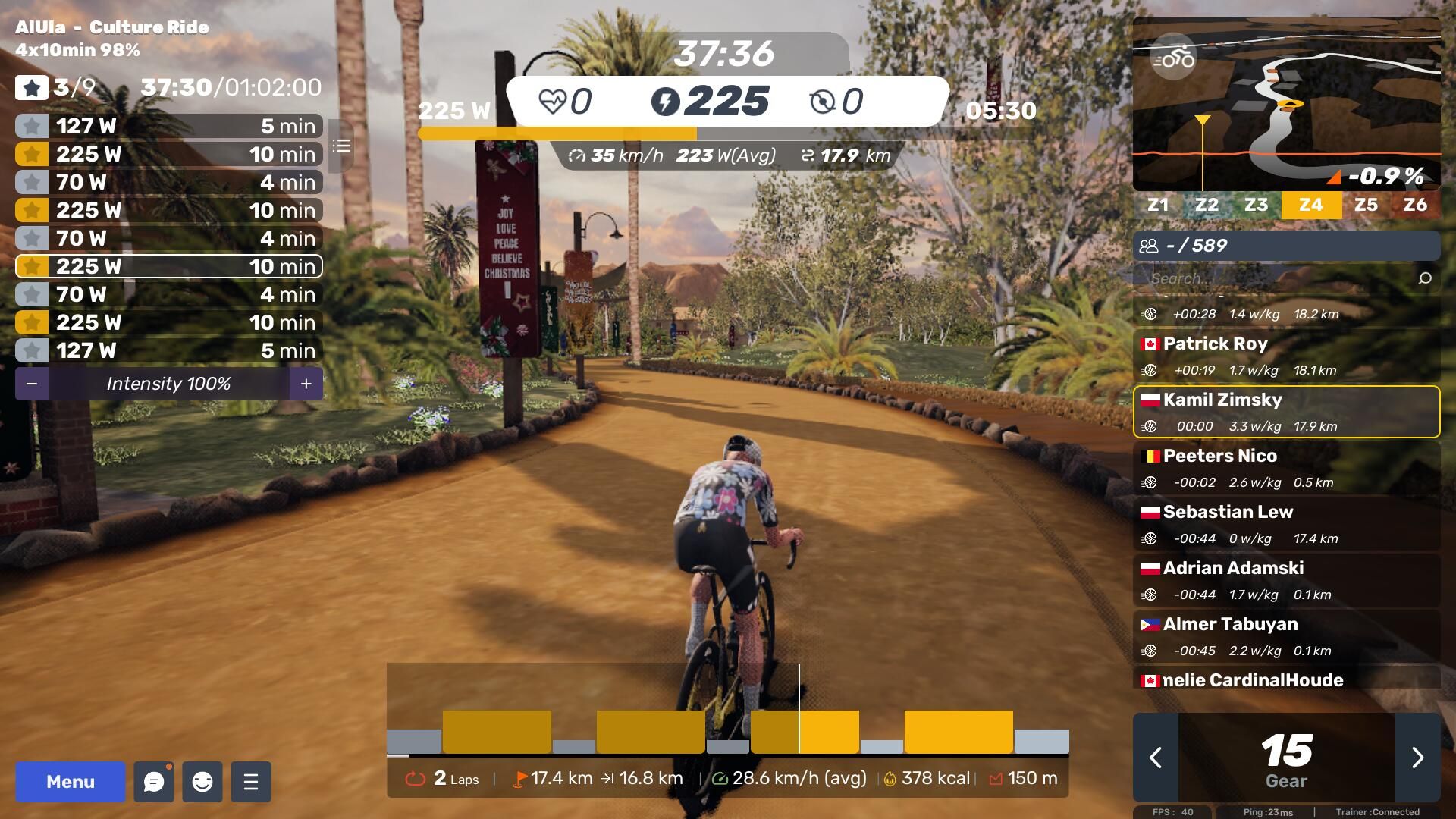Click the hamburger list button beside emotes

[251, 782]
